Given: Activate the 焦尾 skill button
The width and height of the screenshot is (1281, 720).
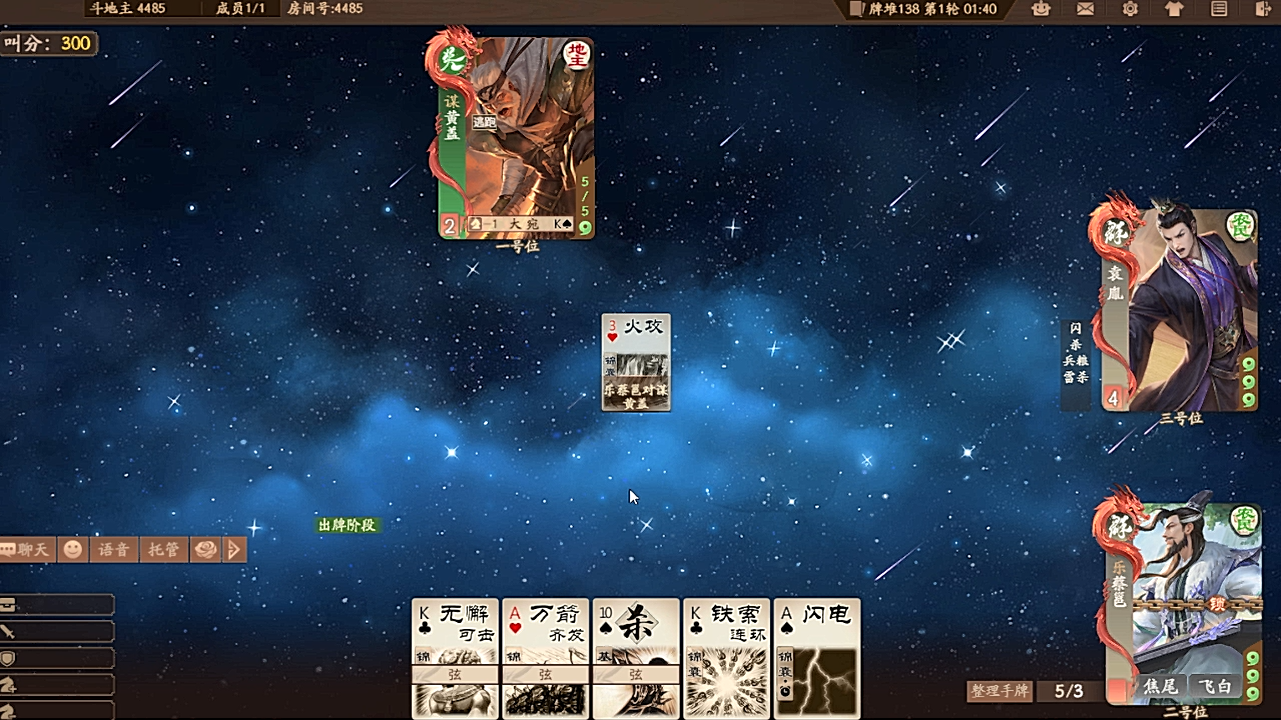Looking at the screenshot, I should click(1160, 687).
